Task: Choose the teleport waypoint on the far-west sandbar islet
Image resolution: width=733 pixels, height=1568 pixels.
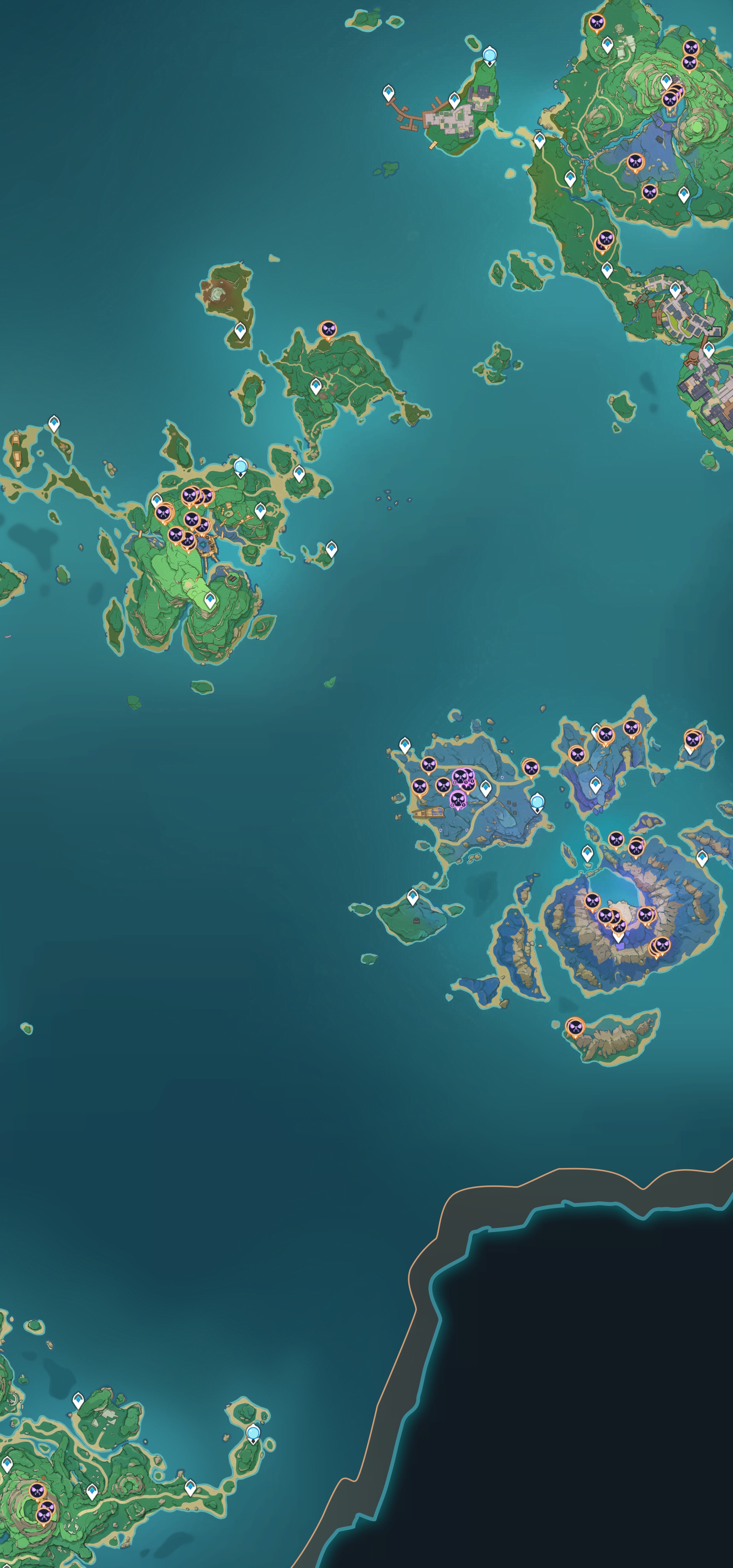Action: [x=54, y=423]
